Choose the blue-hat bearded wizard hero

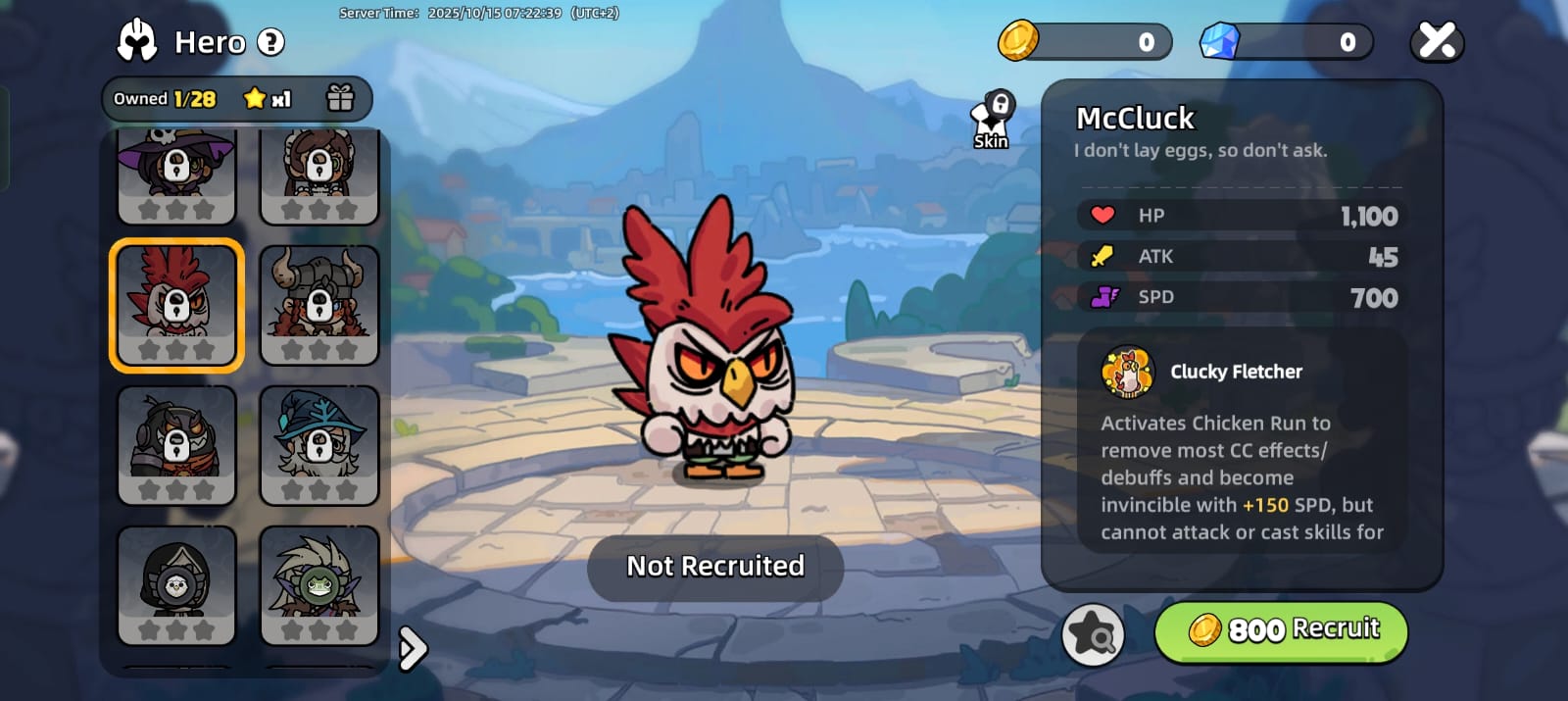click(x=318, y=444)
